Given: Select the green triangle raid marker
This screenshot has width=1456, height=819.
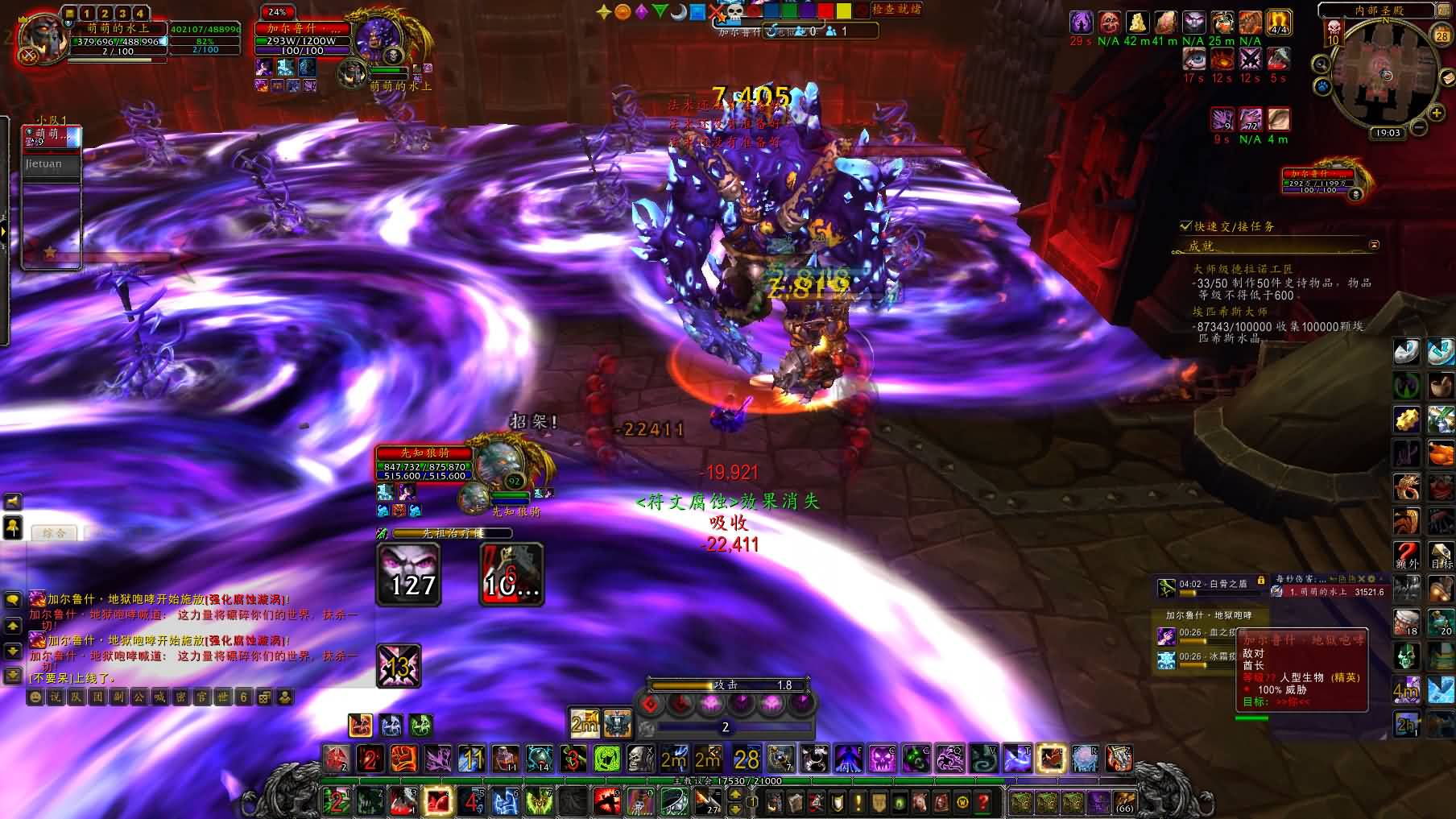Looking at the screenshot, I should point(660,12).
